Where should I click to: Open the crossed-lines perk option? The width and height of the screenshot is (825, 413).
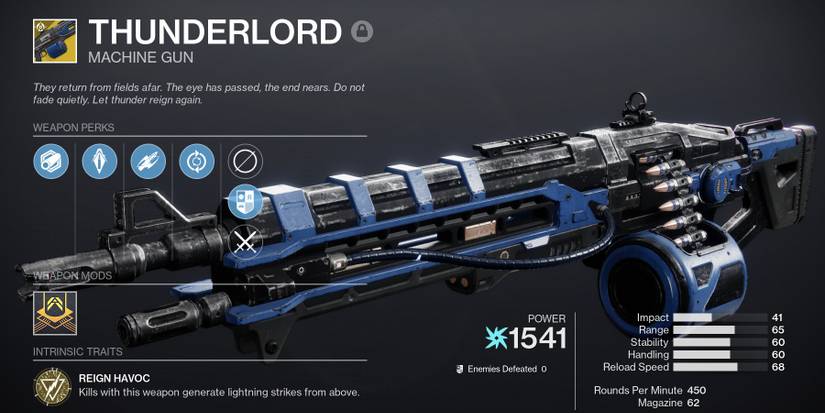245,241
